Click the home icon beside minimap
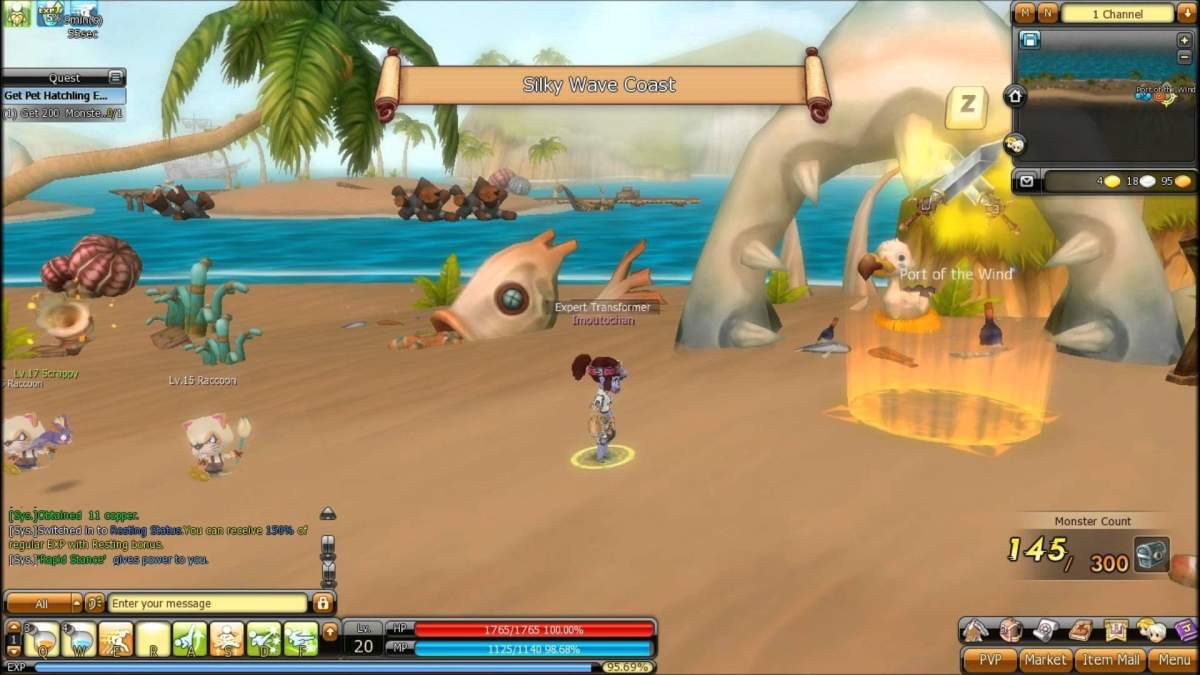This screenshot has width=1200, height=675. click(x=1015, y=96)
